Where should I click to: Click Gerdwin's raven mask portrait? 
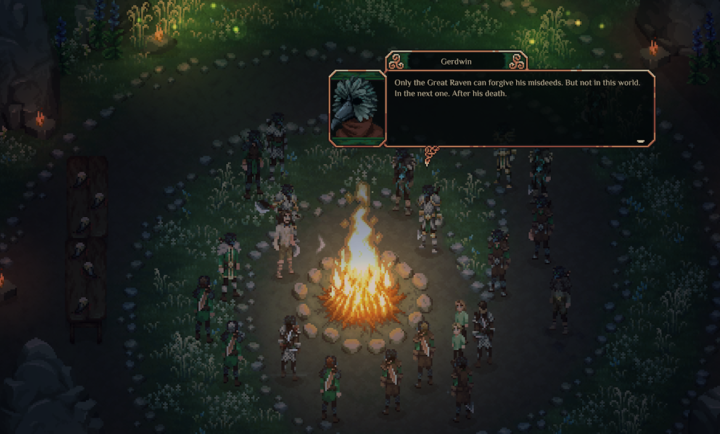click(x=357, y=107)
